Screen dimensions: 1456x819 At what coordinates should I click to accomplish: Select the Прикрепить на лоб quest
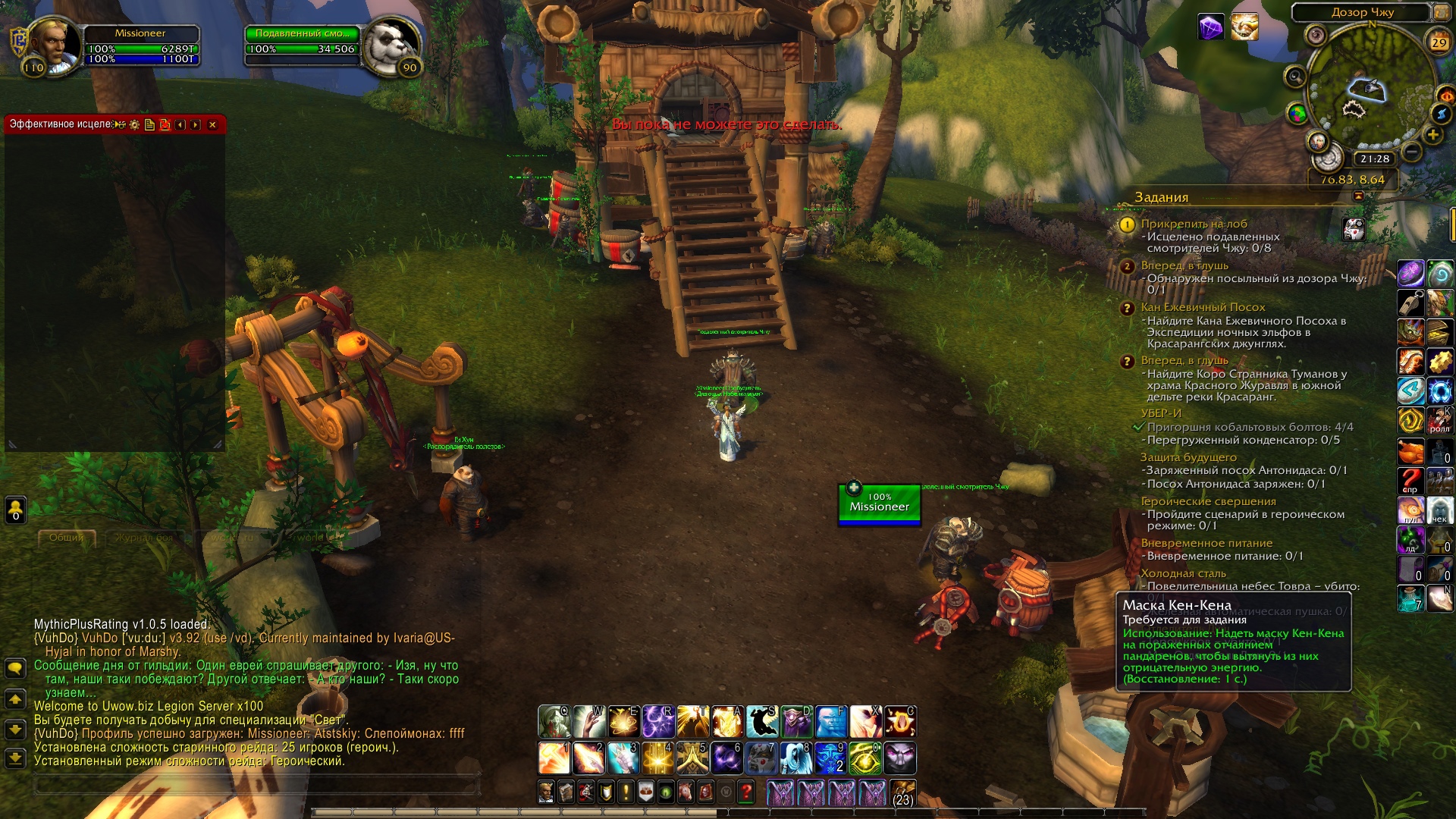tap(1194, 224)
